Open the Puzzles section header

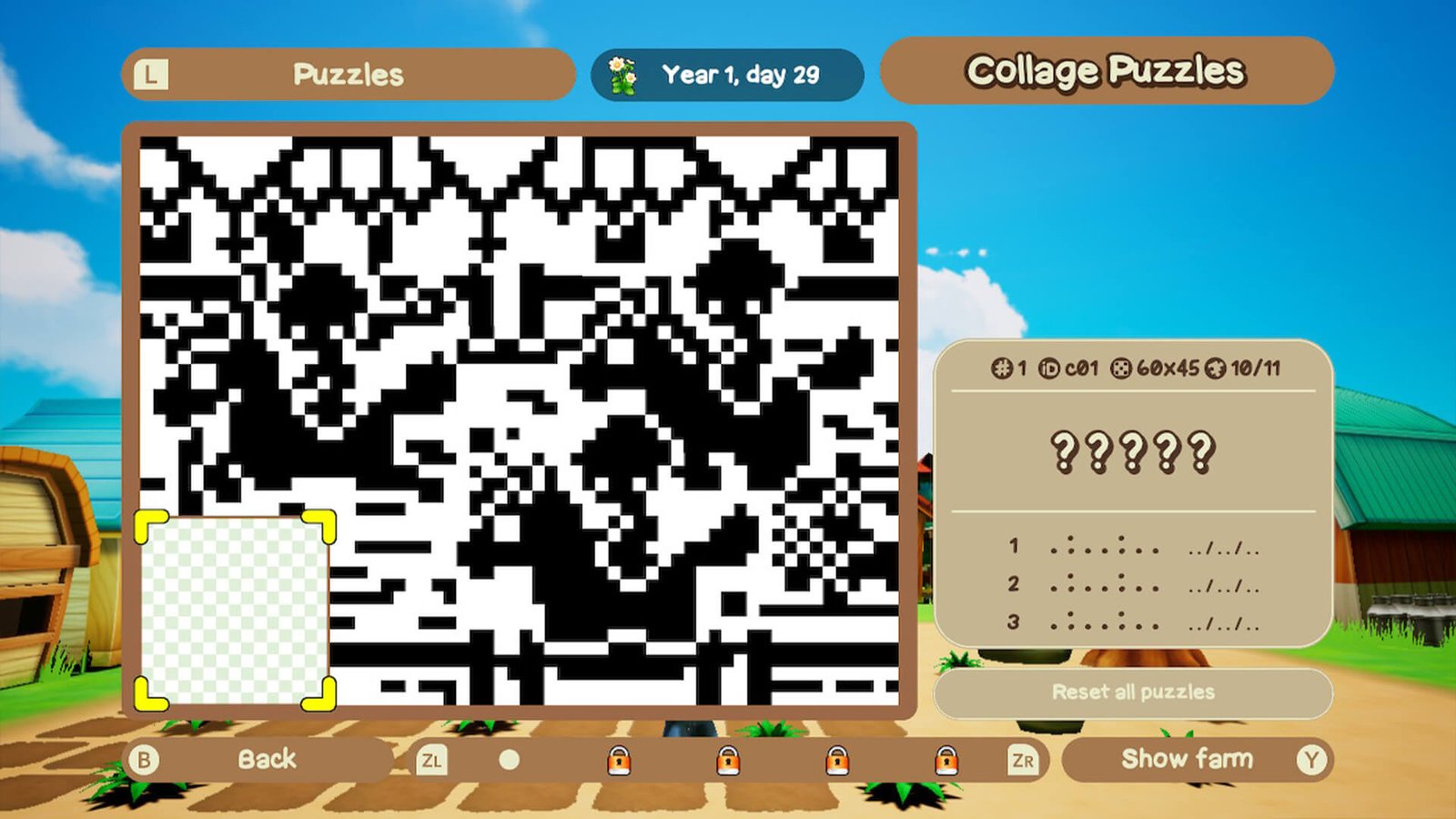tap(349, 75)
